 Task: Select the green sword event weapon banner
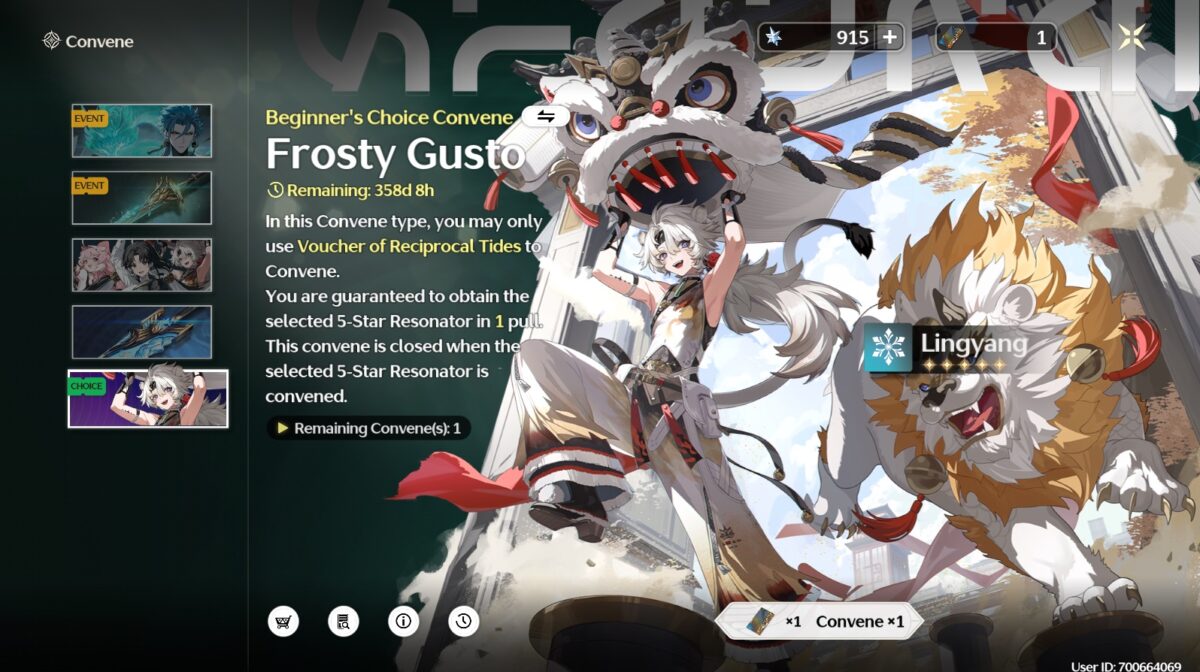141,198
